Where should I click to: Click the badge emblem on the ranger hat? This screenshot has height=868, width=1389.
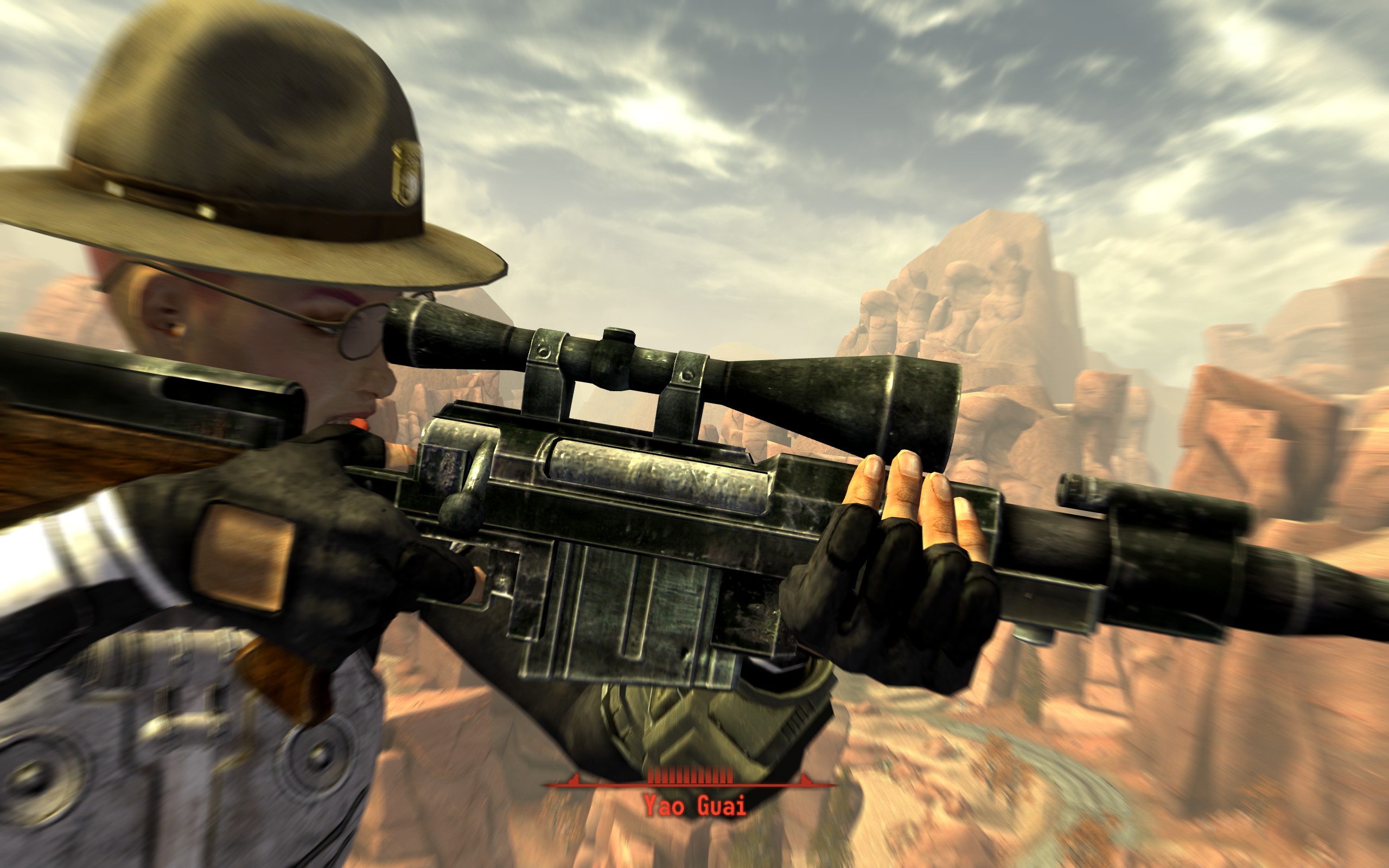tap(407, 172)
